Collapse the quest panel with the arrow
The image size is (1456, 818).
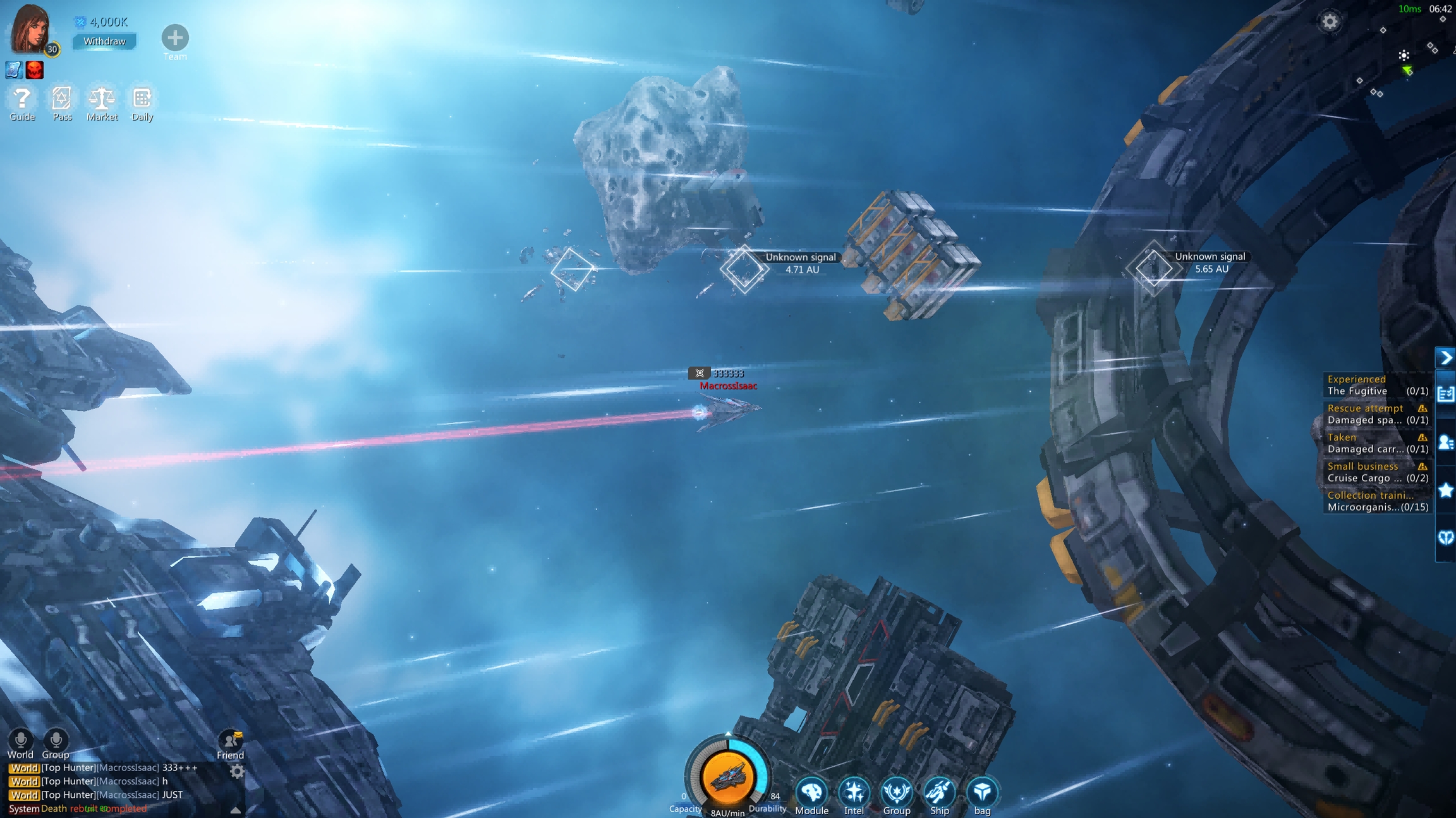tap(1446, 358)
